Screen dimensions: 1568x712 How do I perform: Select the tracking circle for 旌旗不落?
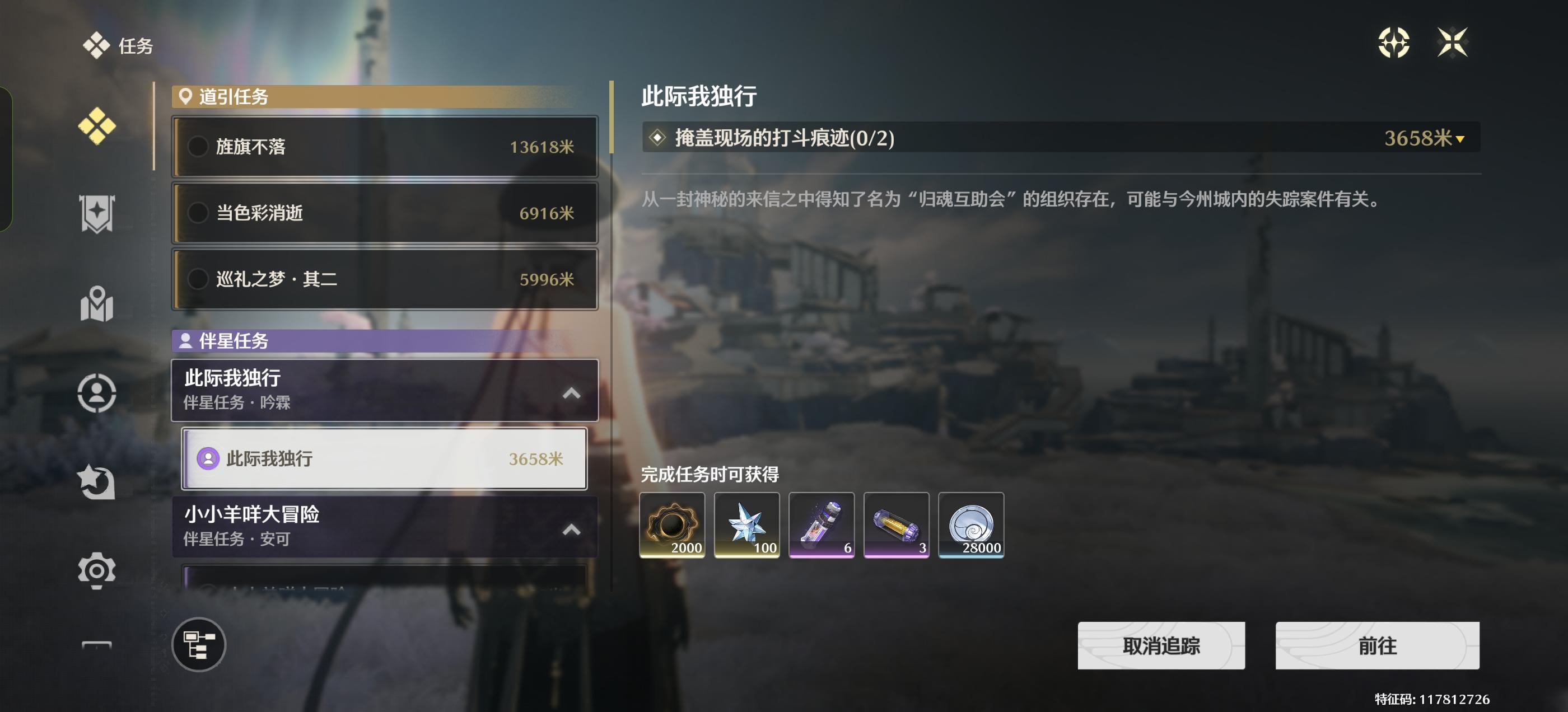[198, 147]
